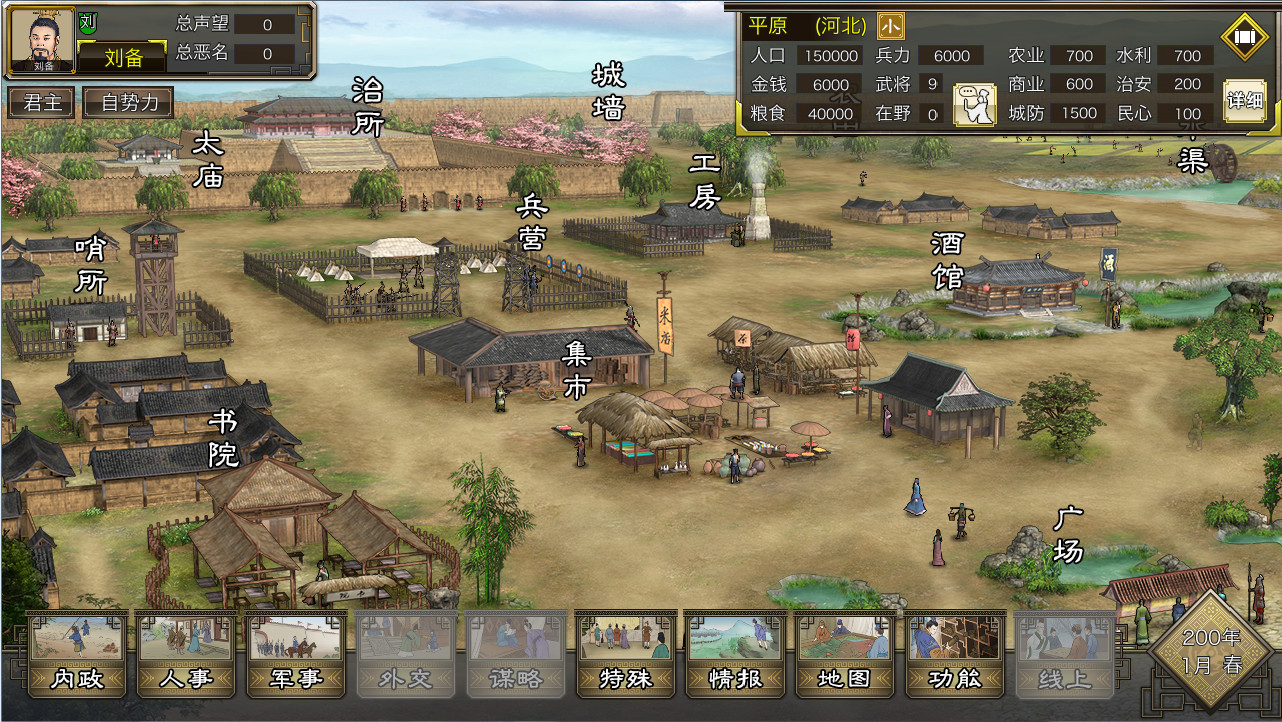Select the 军事 military menu
Viewport: 1282px width, 722px height.
pos(296,653)
